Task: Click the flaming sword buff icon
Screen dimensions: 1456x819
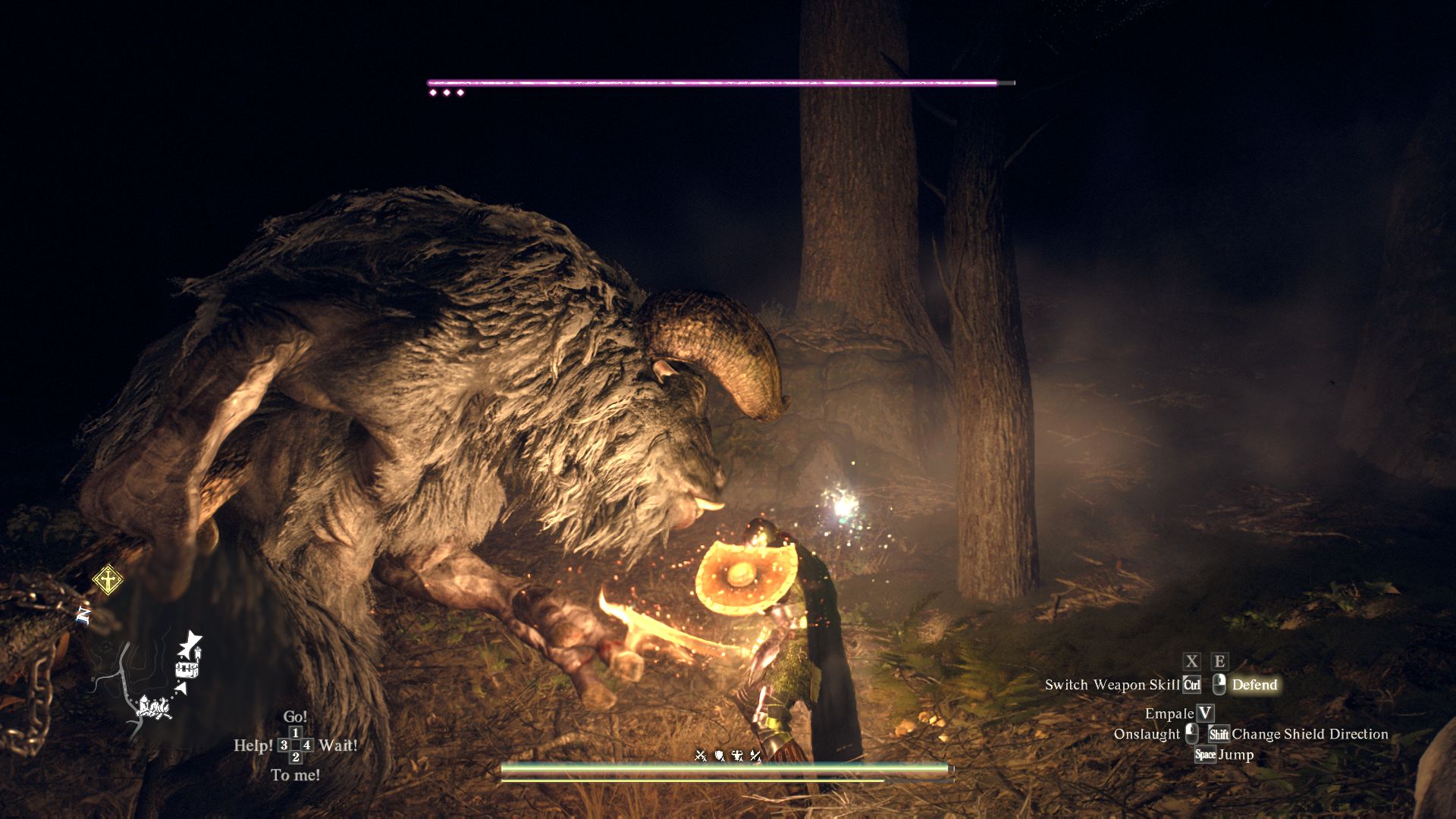Action: [755, 755]
